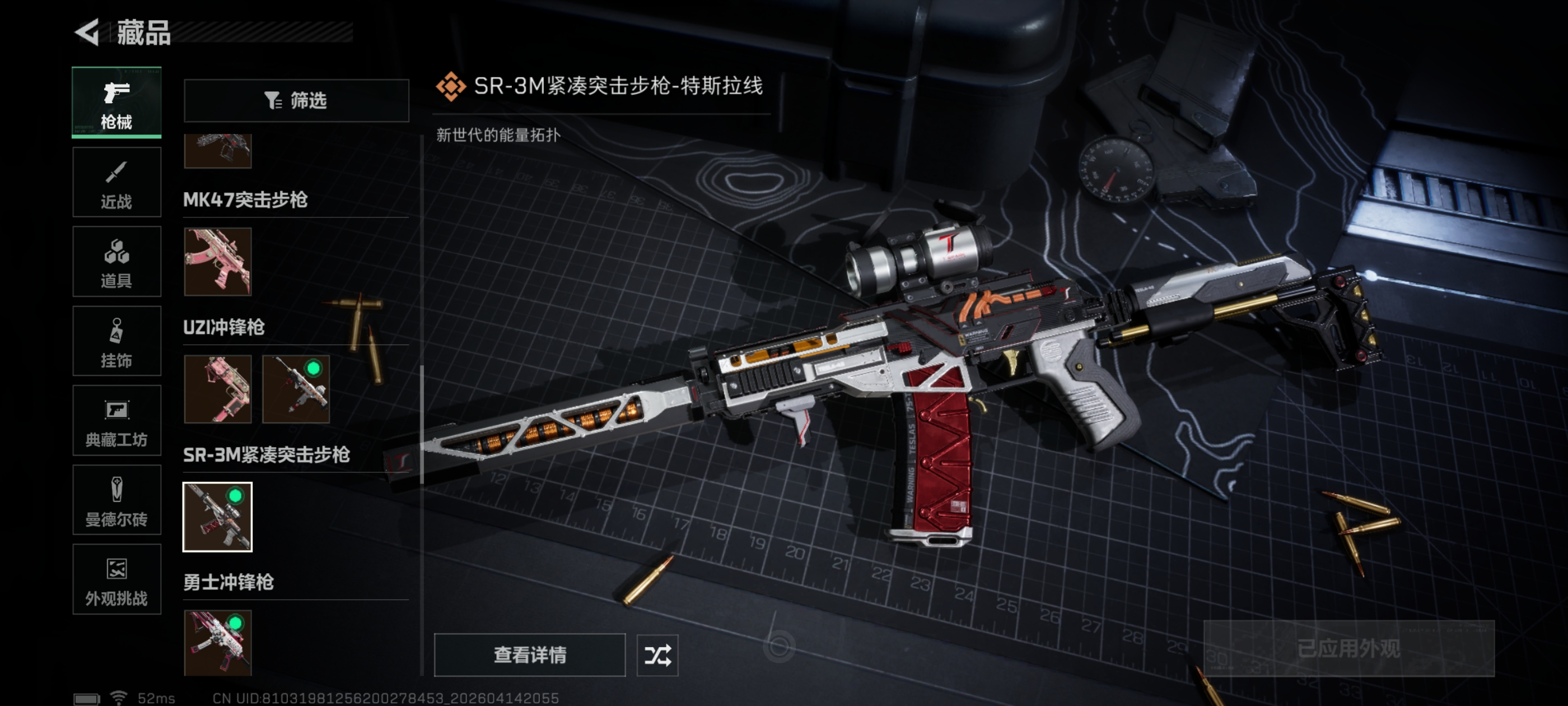This screenshot has height=706, width=1568.
Task: Open the 筛选 filter button
Action: coord(296,100)
